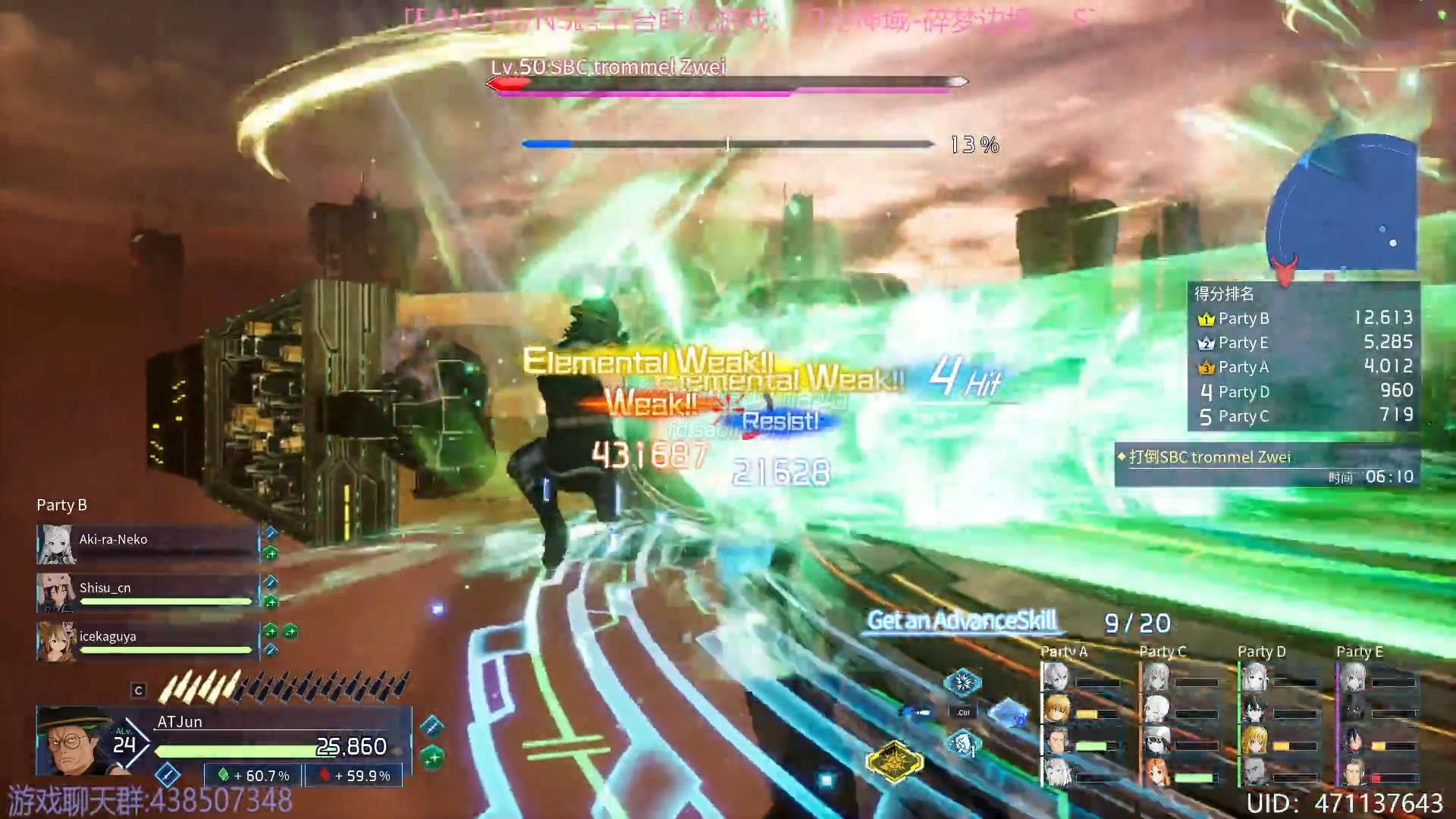Click the Get an AdvanceSkill progress label
The height and width of the screenshot is (819, 1456).
tap(962, 621)
